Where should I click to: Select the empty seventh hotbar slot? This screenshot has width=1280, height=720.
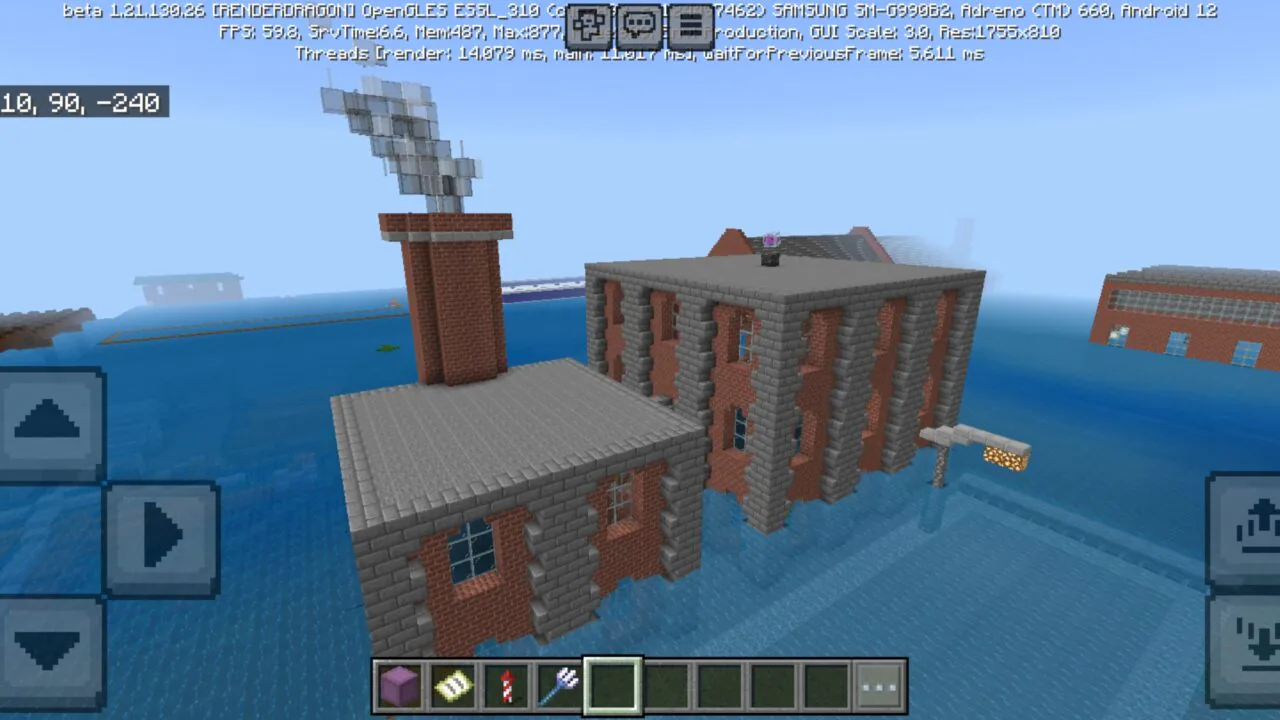pos(720,683)
